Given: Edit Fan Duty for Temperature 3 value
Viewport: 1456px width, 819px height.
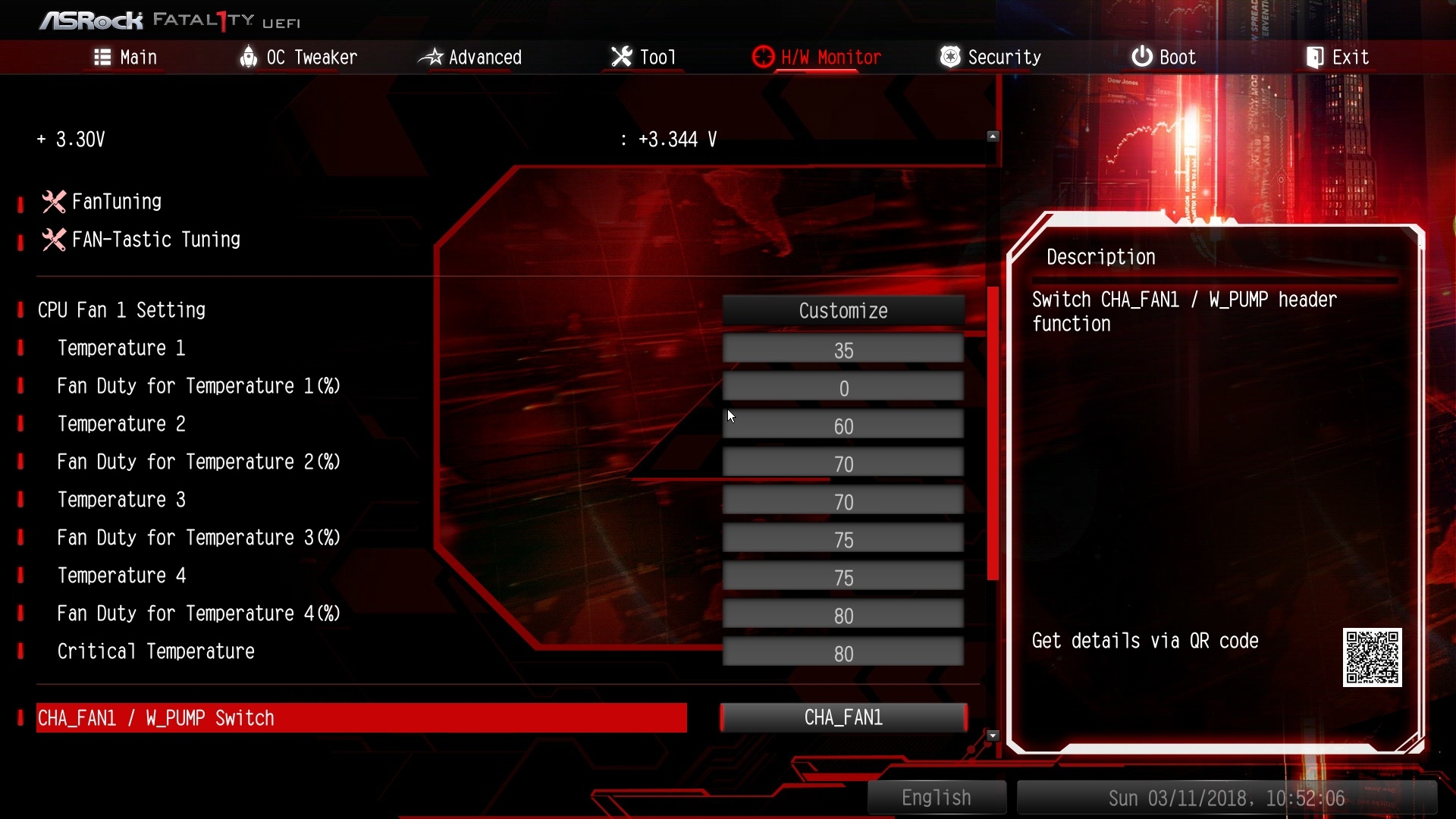Looking at the screenshot, I should coord(843,540).
